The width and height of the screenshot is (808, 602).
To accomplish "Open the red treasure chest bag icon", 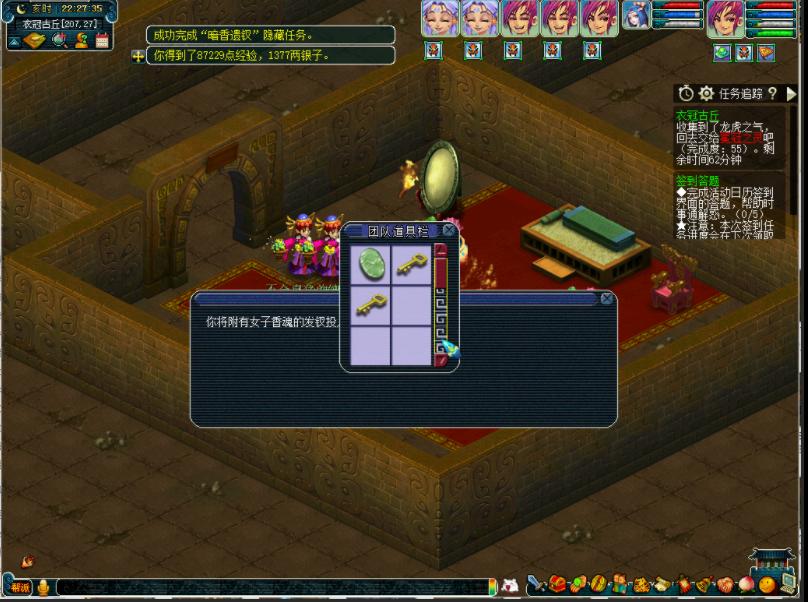I will pyautogui.click(x=558, y=584).
